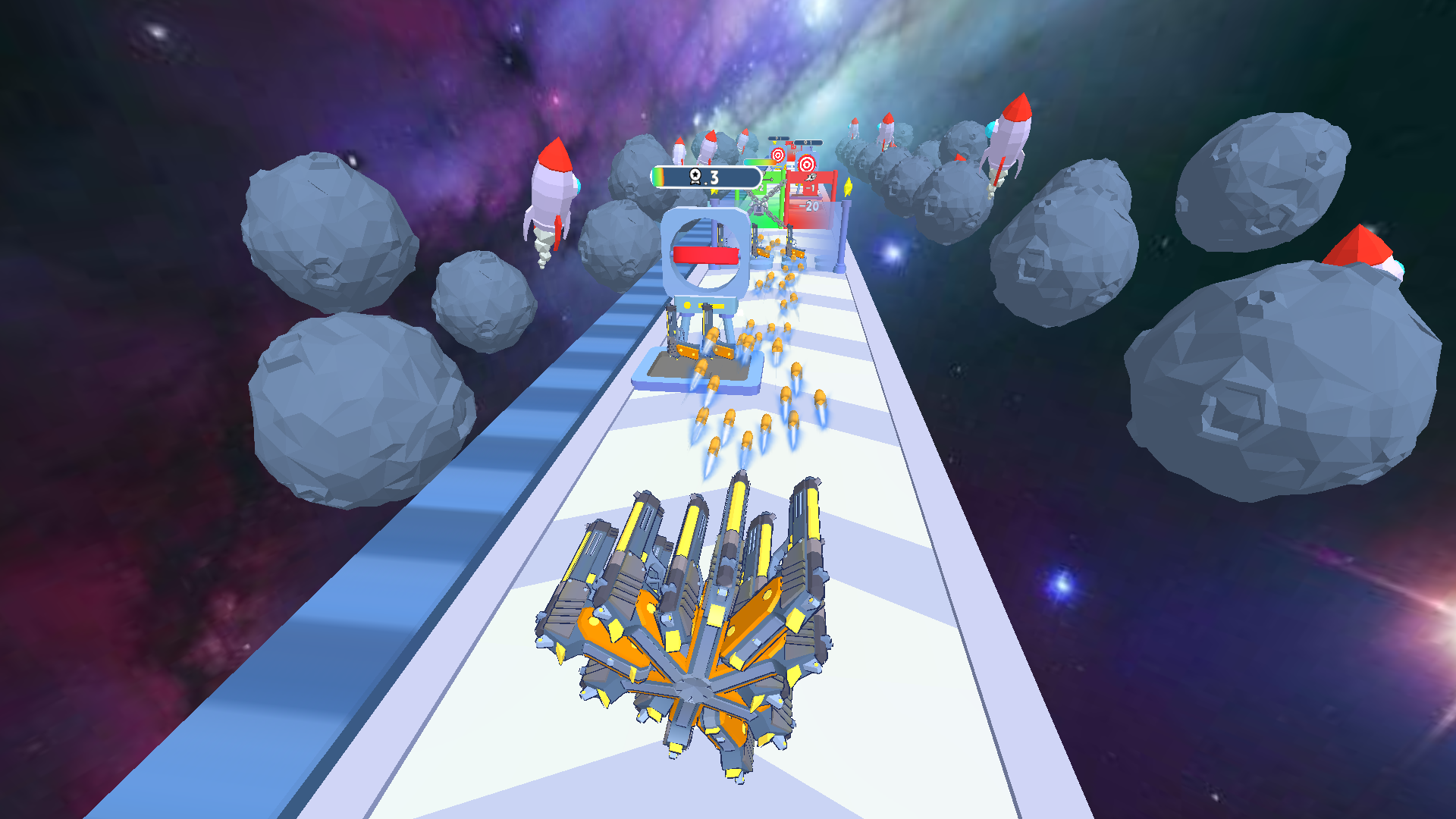Open the health bar above the left target
The image size is (1456, 819).
(778, 137)
